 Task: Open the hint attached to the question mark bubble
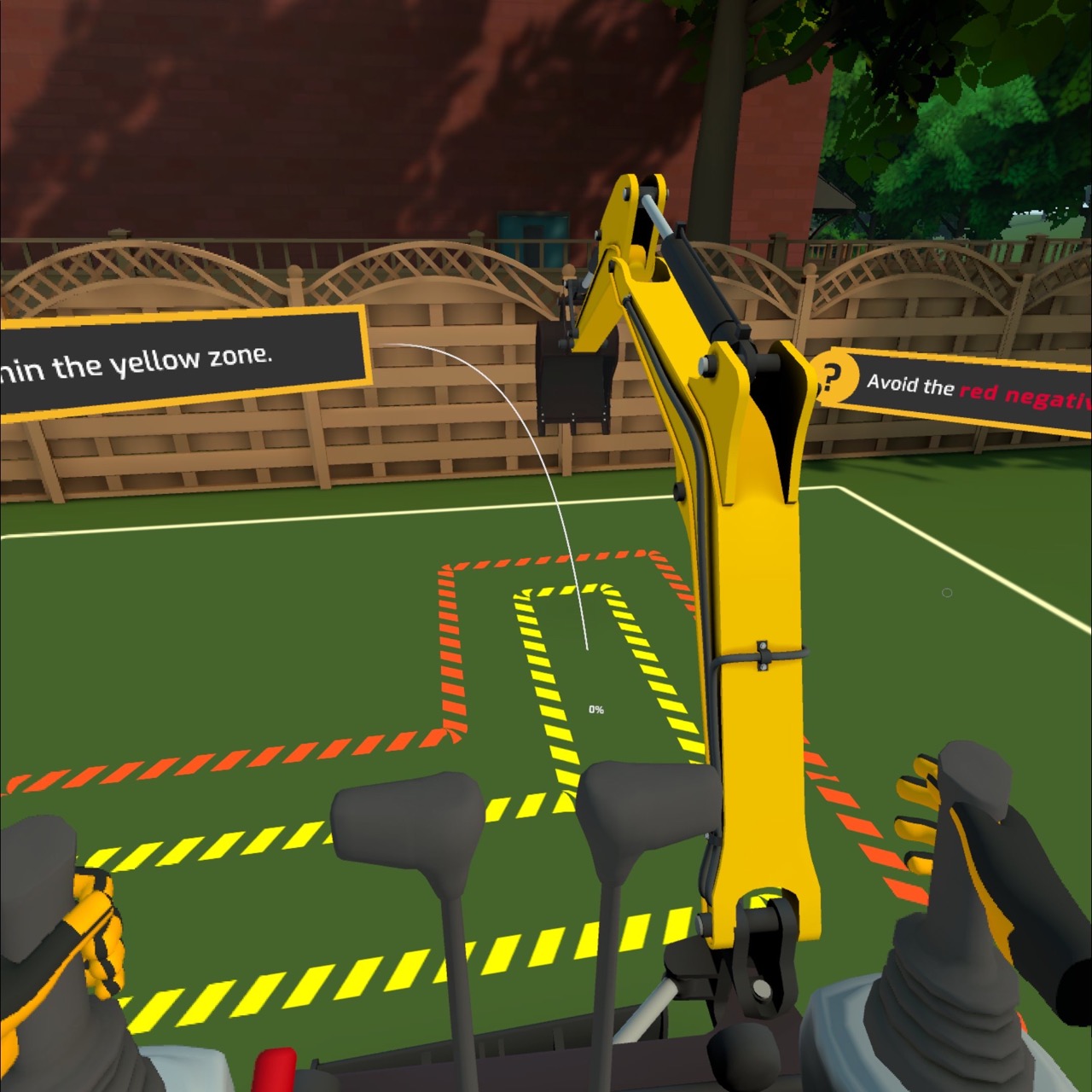[x=834, y=376]
